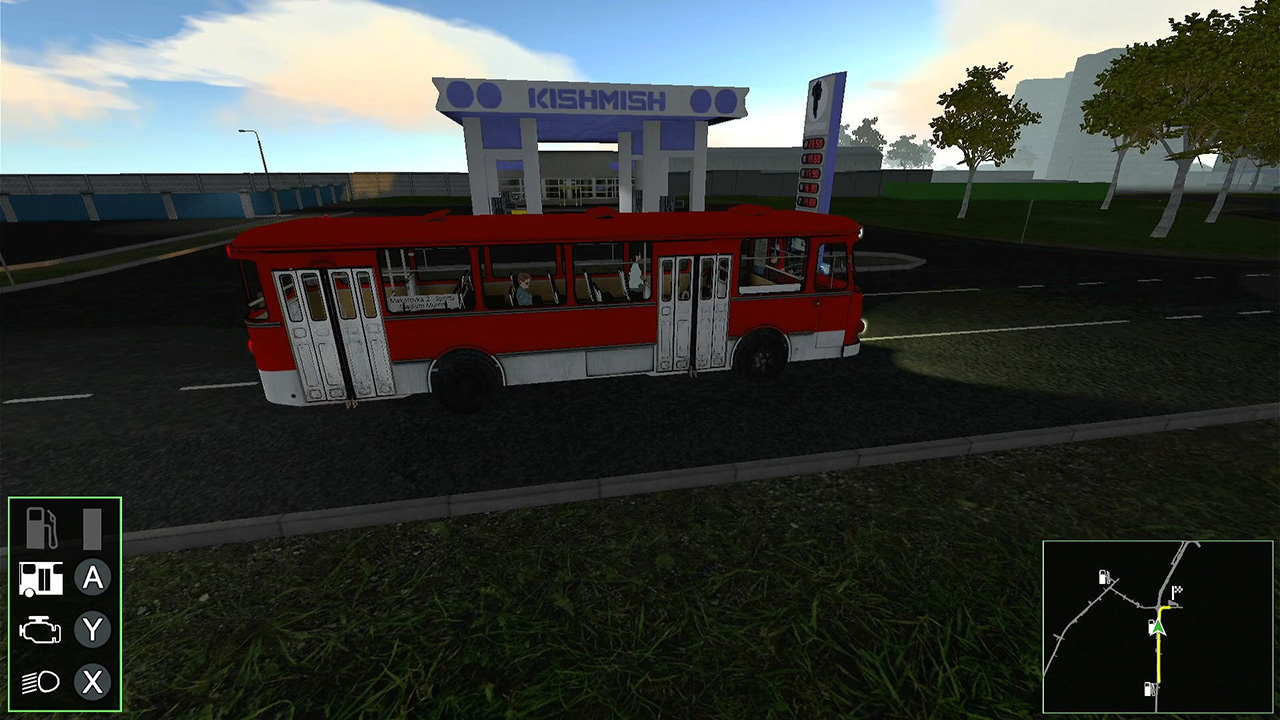Click the bus doors icon to open doors
The image size is (1280, 720).
point(41,579)
